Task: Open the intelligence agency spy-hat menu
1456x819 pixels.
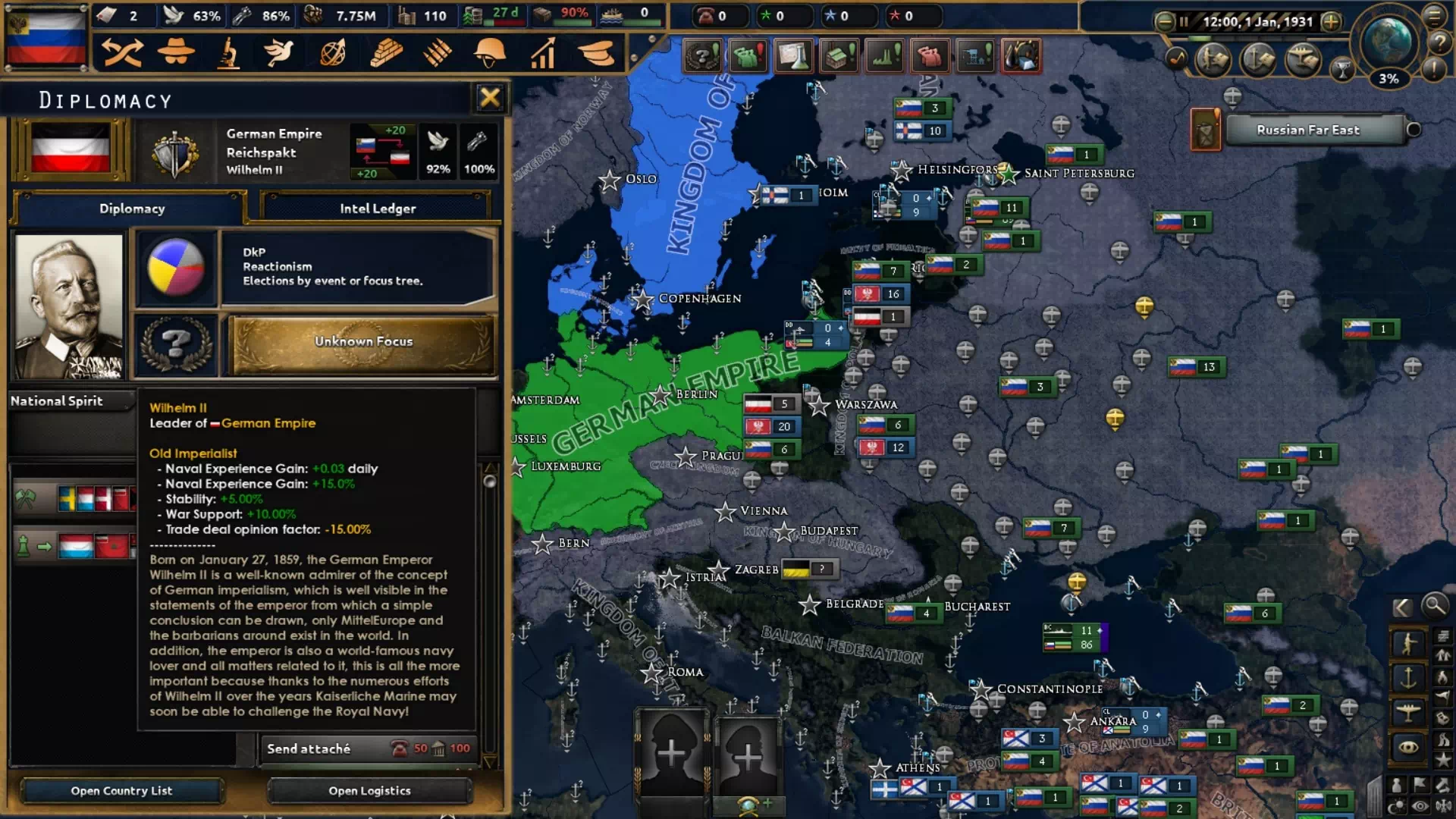Action: (x=176, y=53)
